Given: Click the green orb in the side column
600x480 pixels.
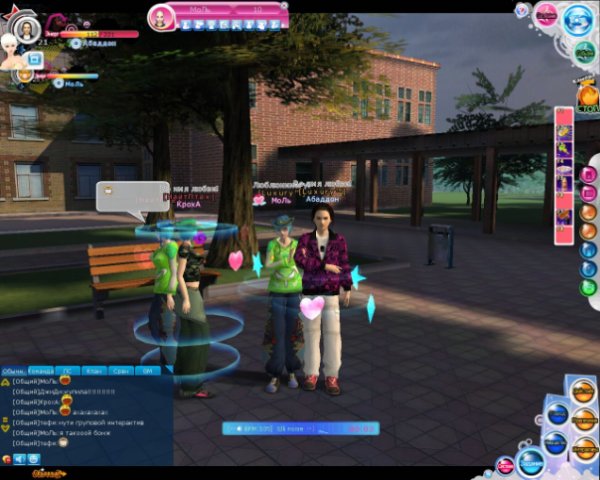Looking at the screenshot, I should click(x=588, y=287).
